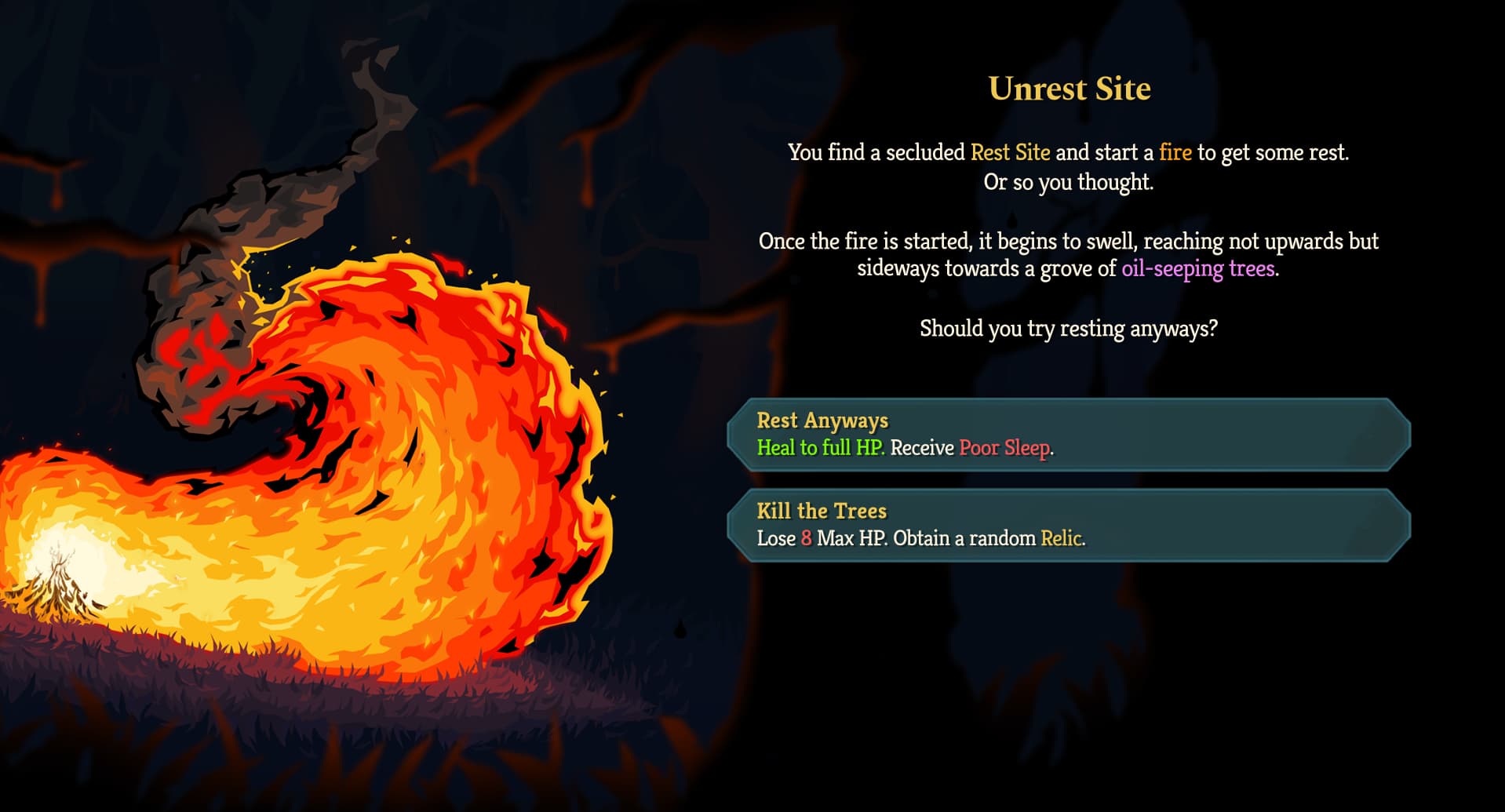The height and width of the screenshot is (812, 1505).
Task: Click the Kill the Trees option header text
Action: (821, 511)
